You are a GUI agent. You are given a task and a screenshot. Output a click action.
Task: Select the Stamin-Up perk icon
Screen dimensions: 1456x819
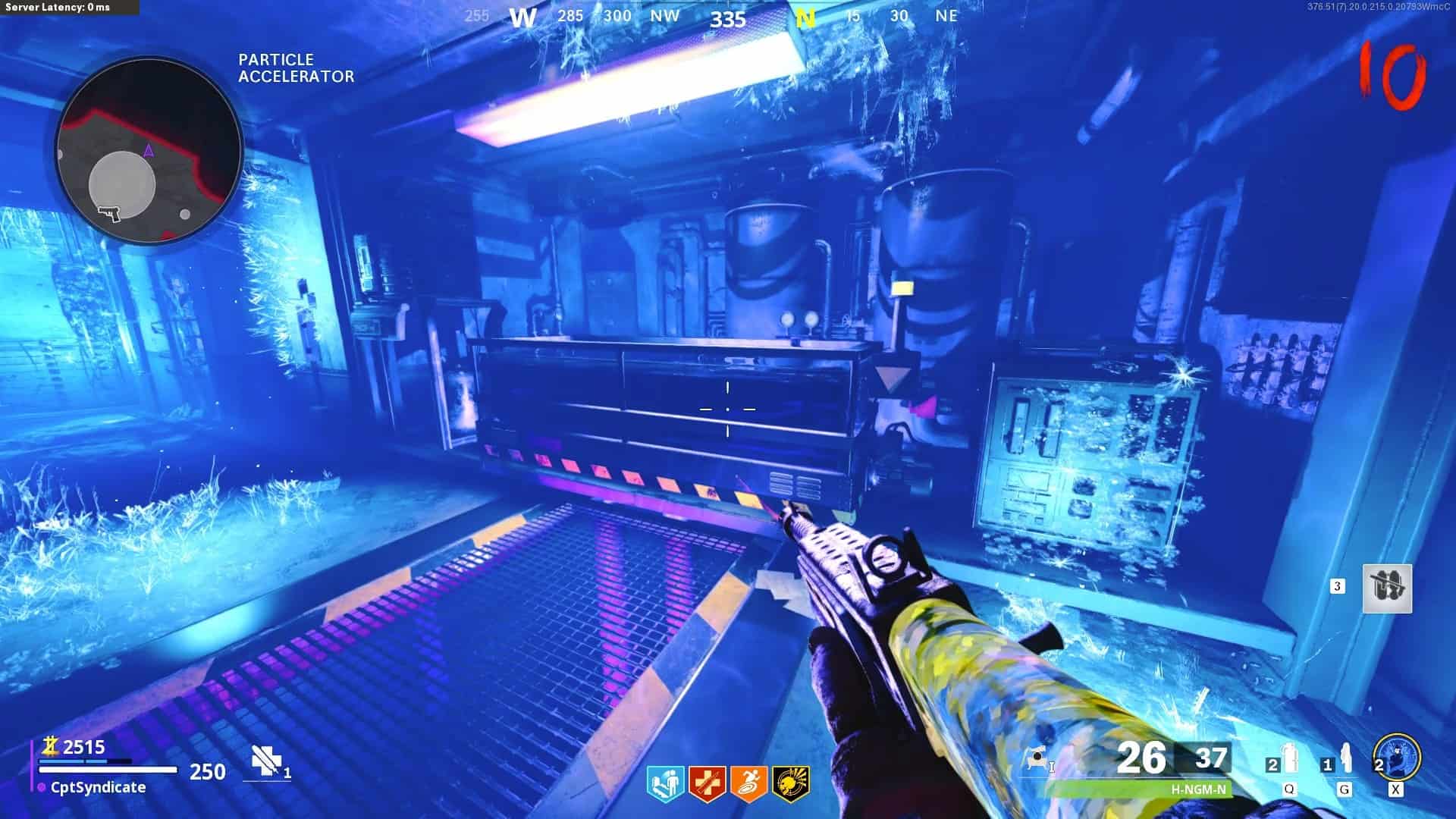tap(748, 783)
